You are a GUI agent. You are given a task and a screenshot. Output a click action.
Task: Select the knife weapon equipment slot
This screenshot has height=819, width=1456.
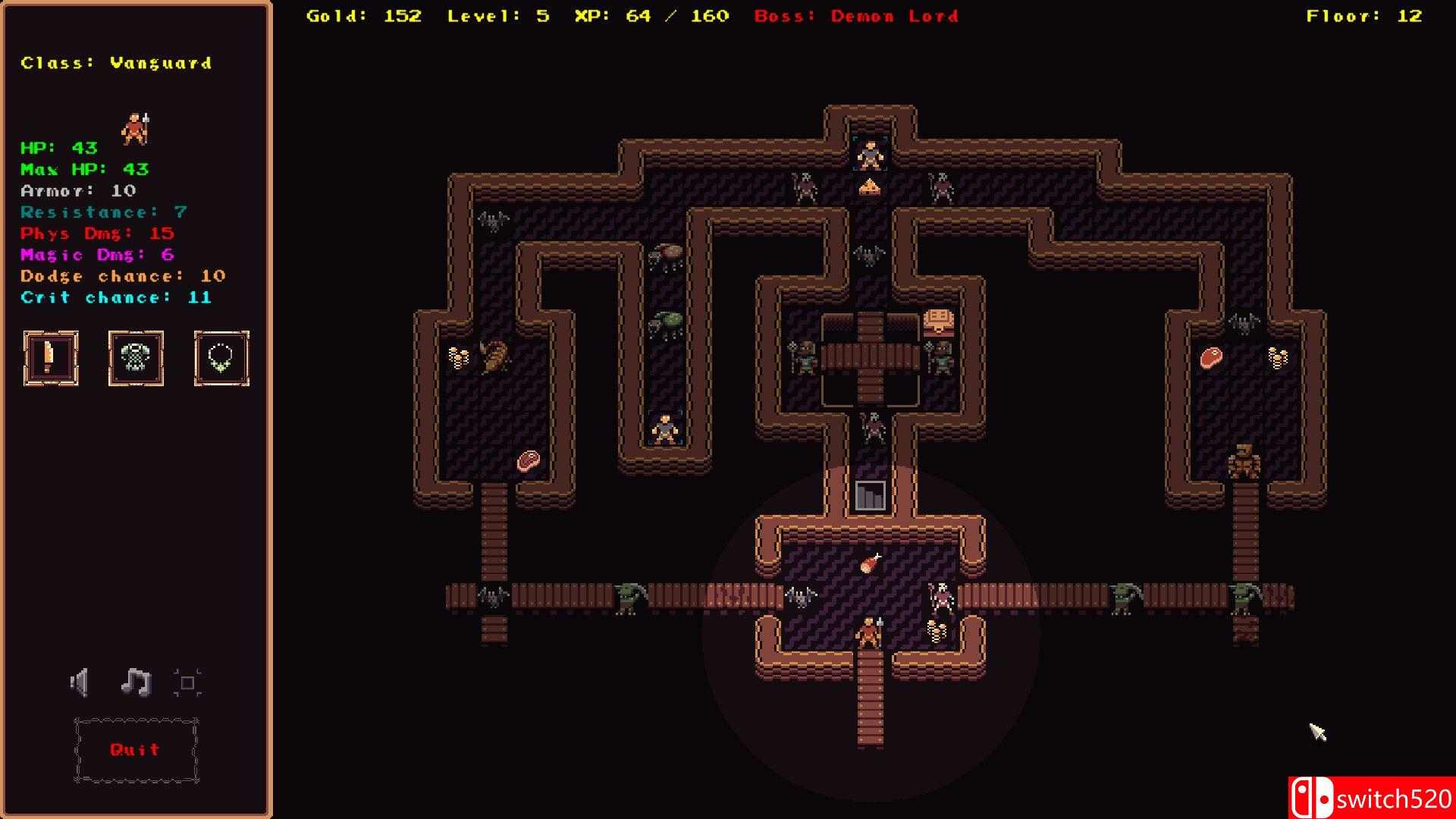[50, 359]
